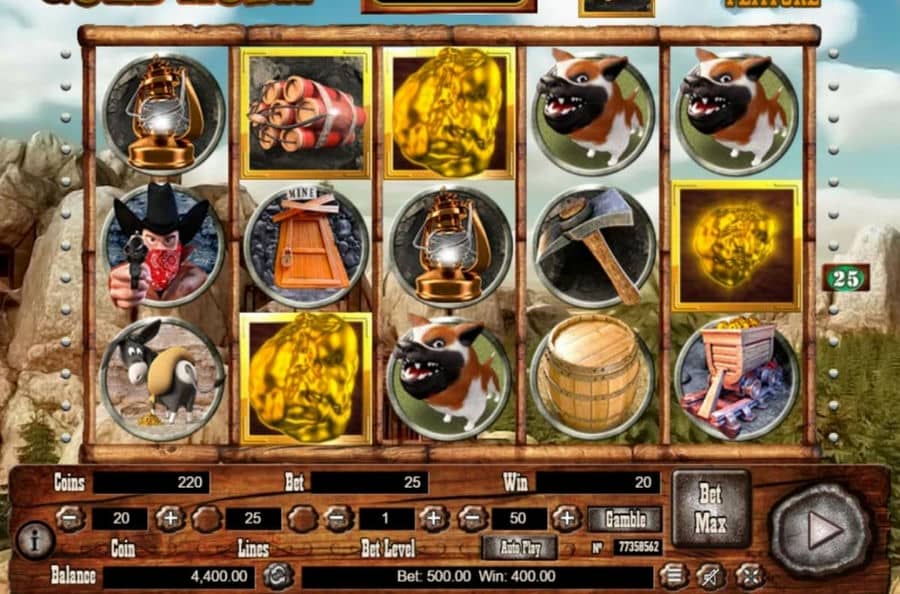Open the list menu icon
This screenshot has width=900, height=594.
tap(674, 576)
